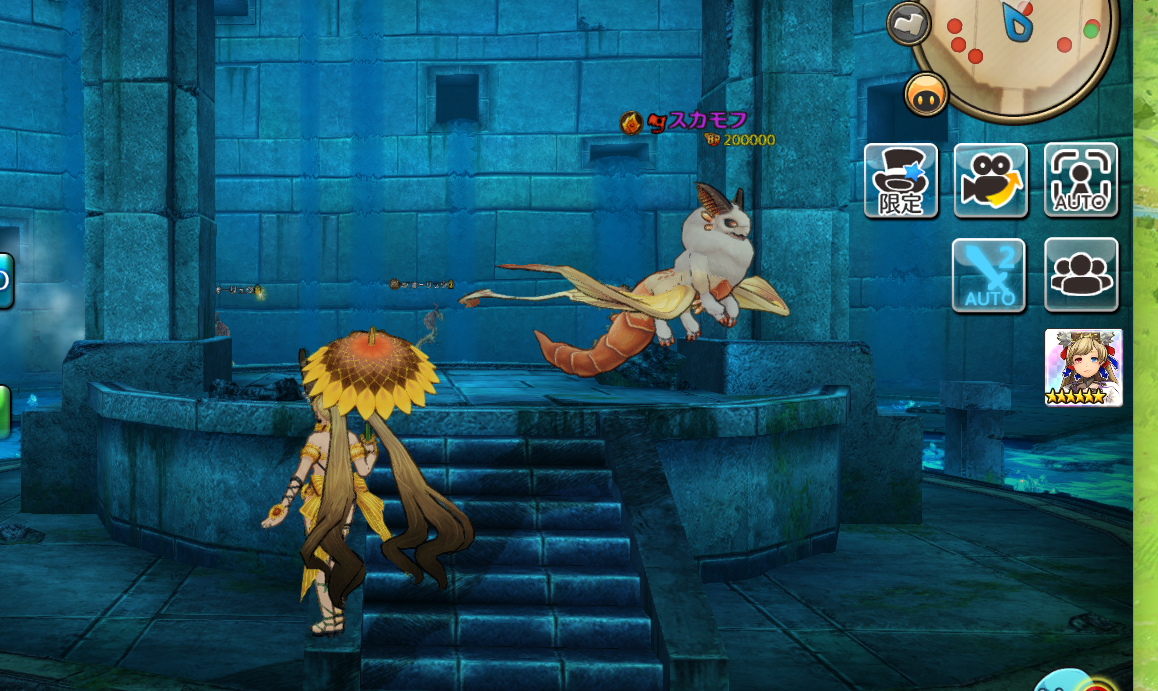Screen dimensions: 1158x691
Task: Click the grey map icon beside minimap
Action: point(908,23)
